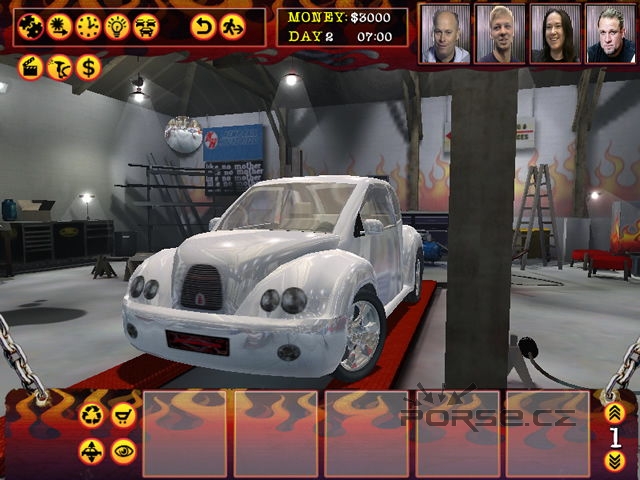Screen dimensions: 640x480
Task: Open the clock icon in top bar
Action: pyautogui.click(x=88, y=26)
